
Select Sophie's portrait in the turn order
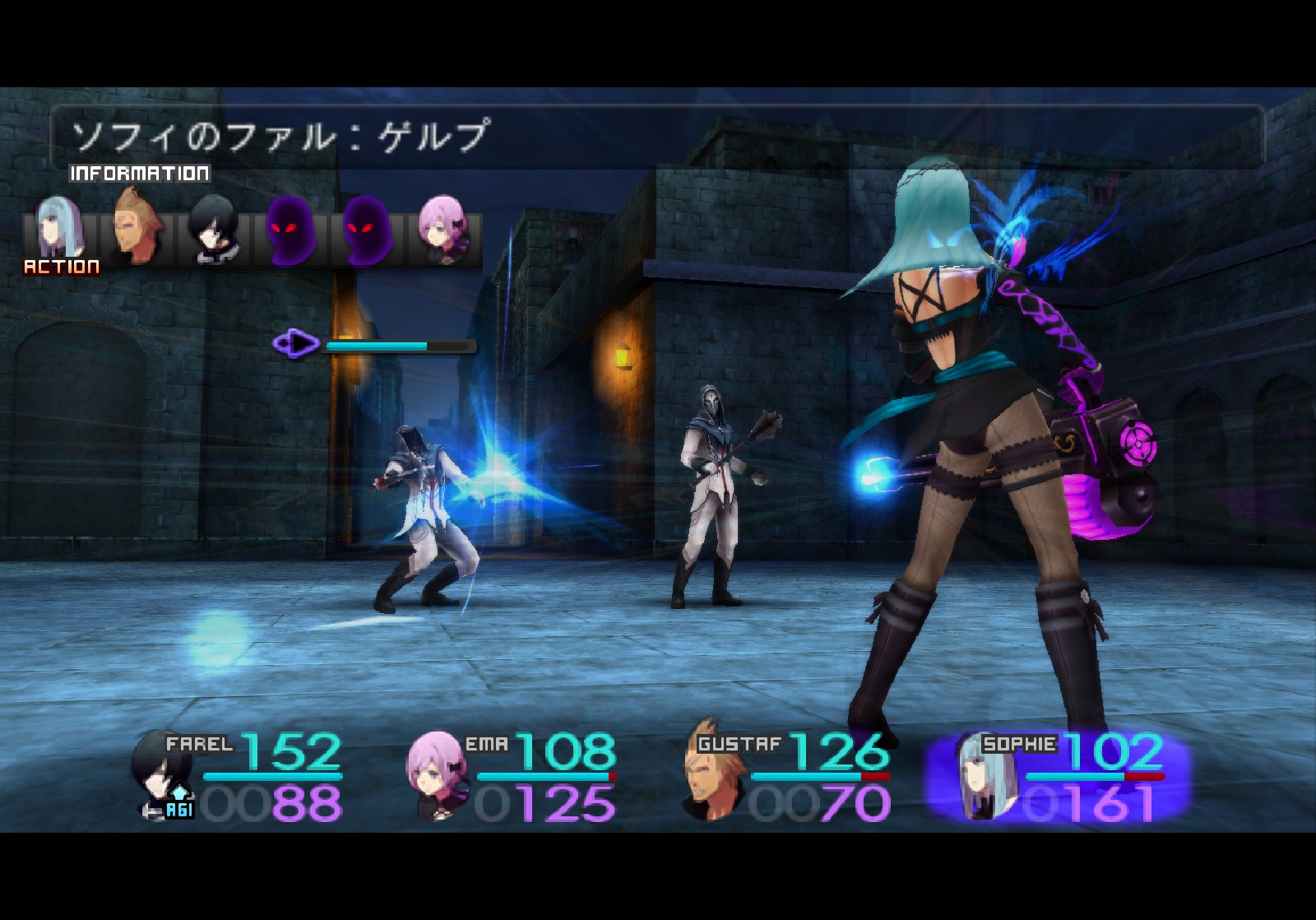point(59,227)
